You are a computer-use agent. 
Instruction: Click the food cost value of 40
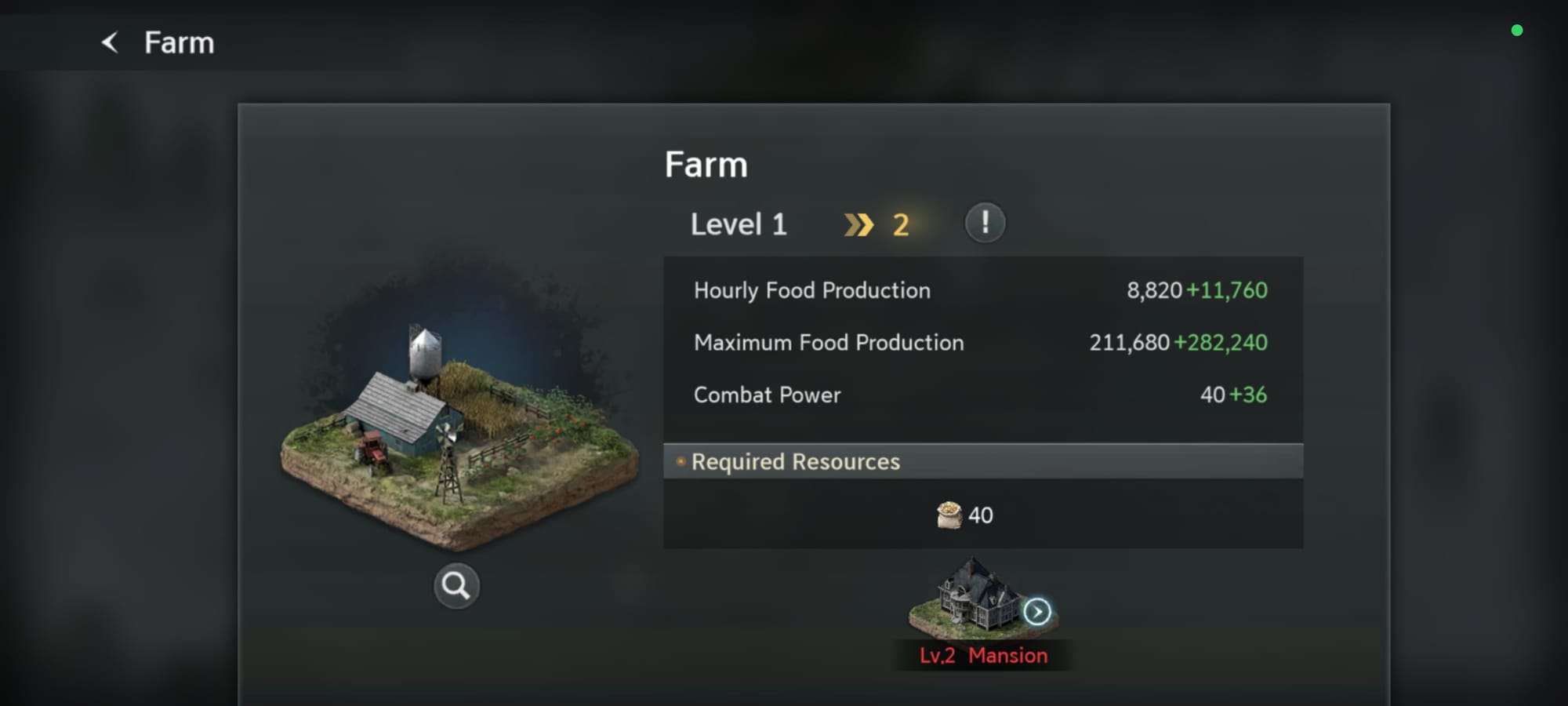tap(982, 515)
